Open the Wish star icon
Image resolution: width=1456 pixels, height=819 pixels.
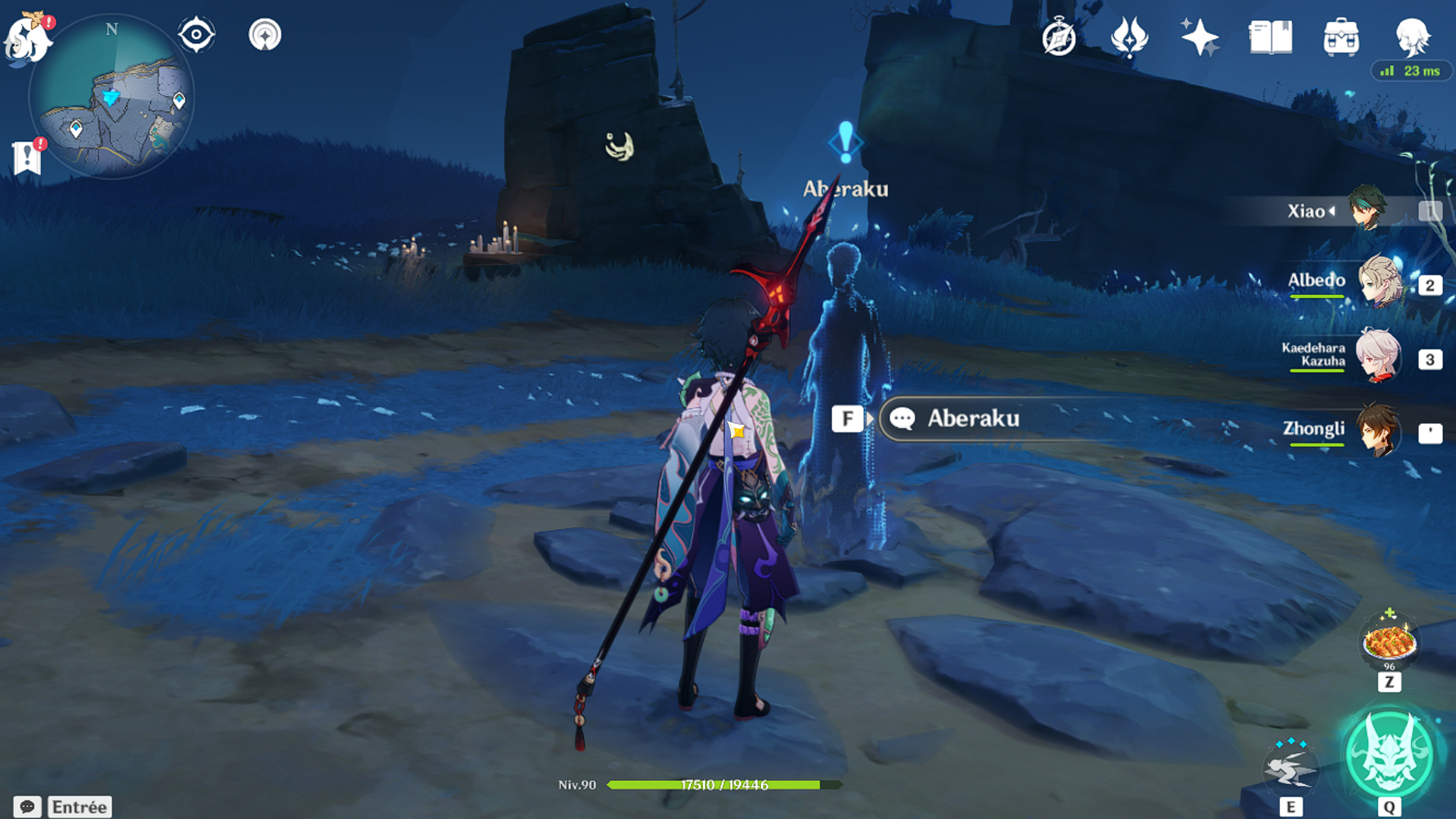(1199, 37)
